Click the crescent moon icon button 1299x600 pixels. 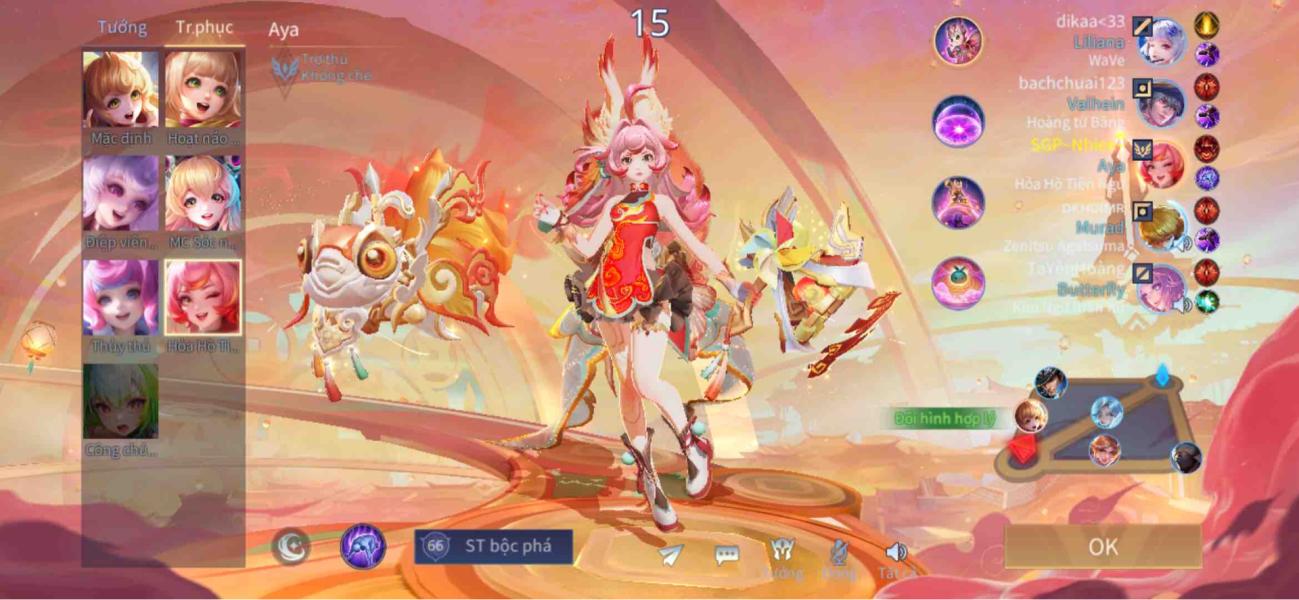pyautogui.click(x=291, y=547)
